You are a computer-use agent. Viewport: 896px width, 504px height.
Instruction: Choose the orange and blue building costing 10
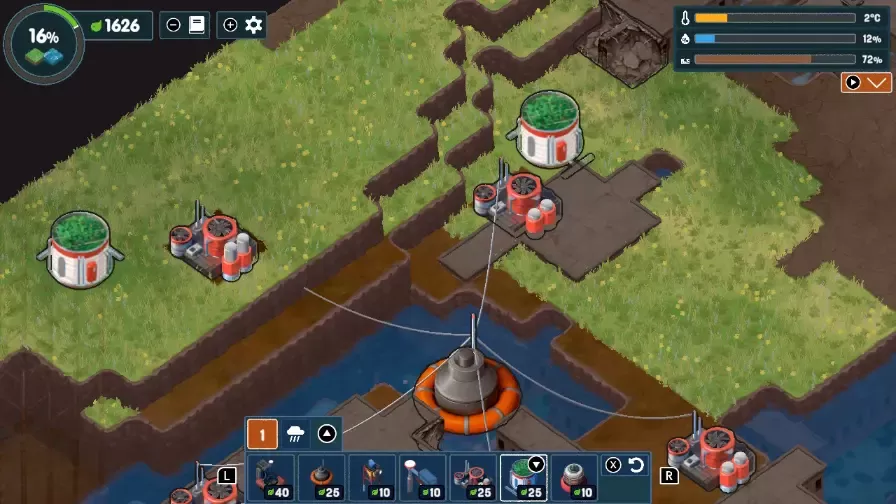[x=372, y=477]
